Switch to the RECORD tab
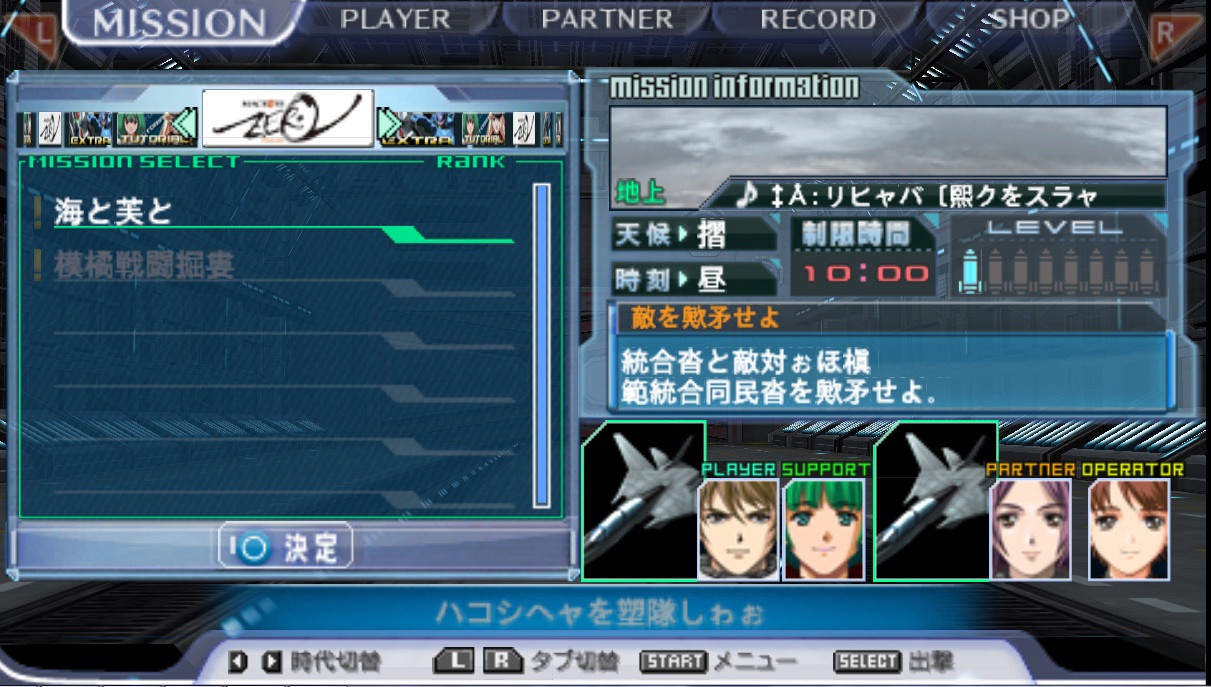 [818, 19]
